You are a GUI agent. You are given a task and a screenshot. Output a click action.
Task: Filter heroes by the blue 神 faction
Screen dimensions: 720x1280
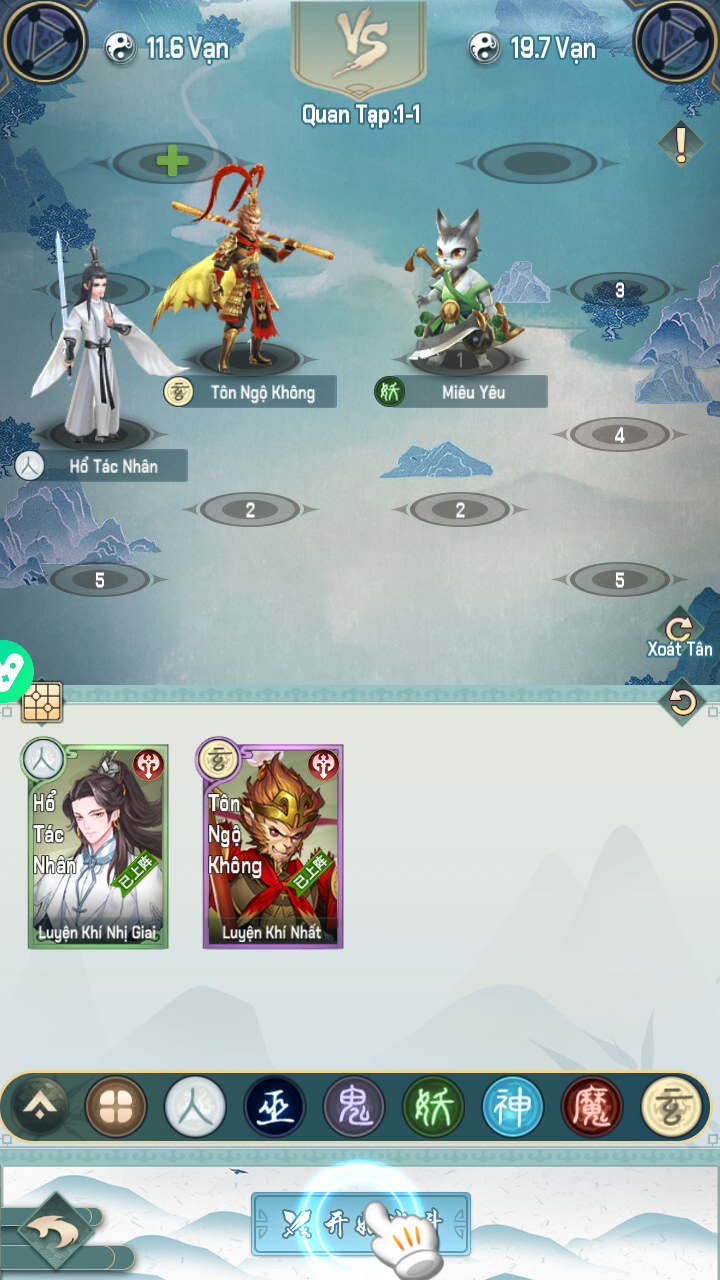513,1107
